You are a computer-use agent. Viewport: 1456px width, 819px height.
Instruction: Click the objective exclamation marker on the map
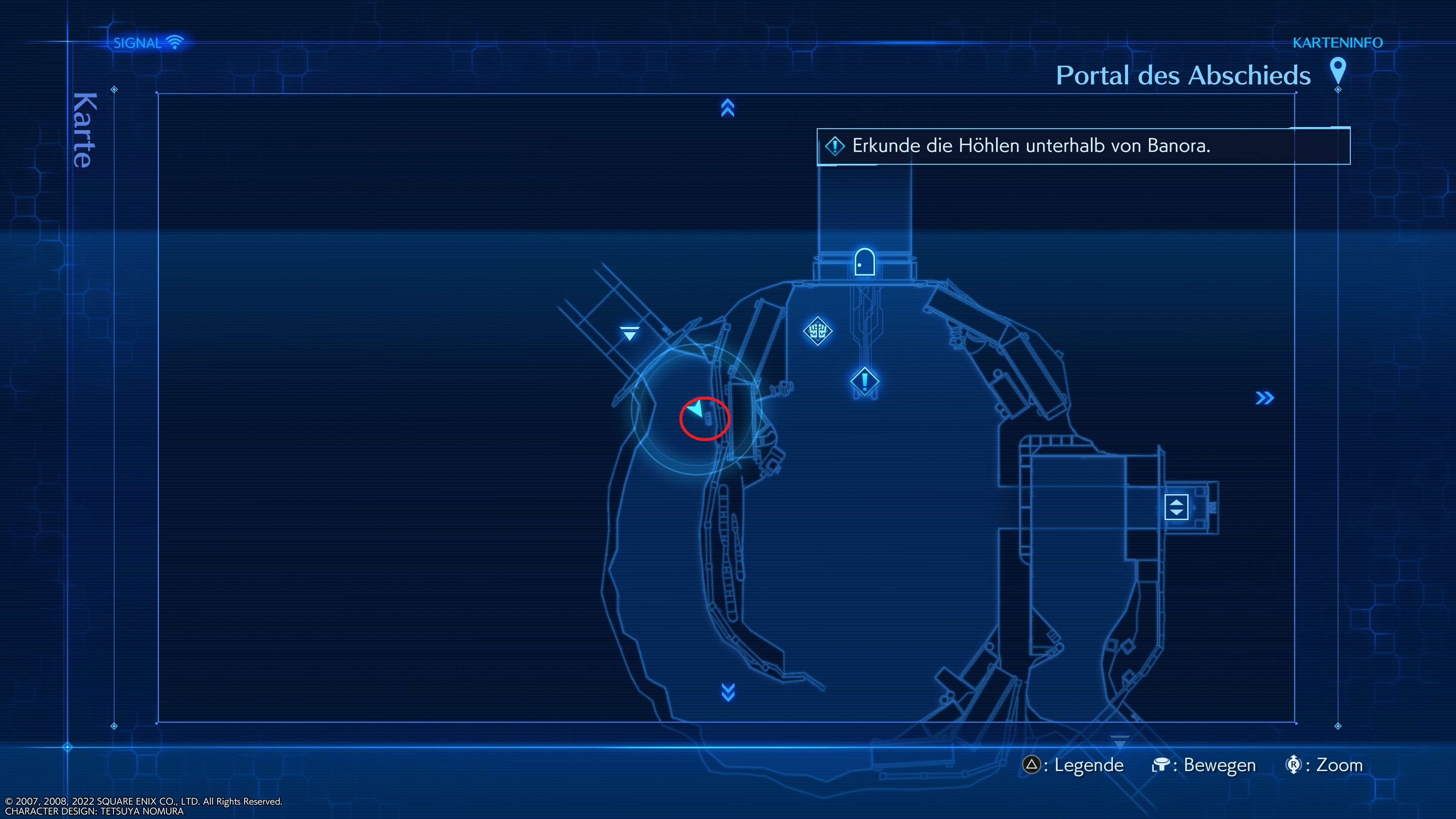pos(864,381)
